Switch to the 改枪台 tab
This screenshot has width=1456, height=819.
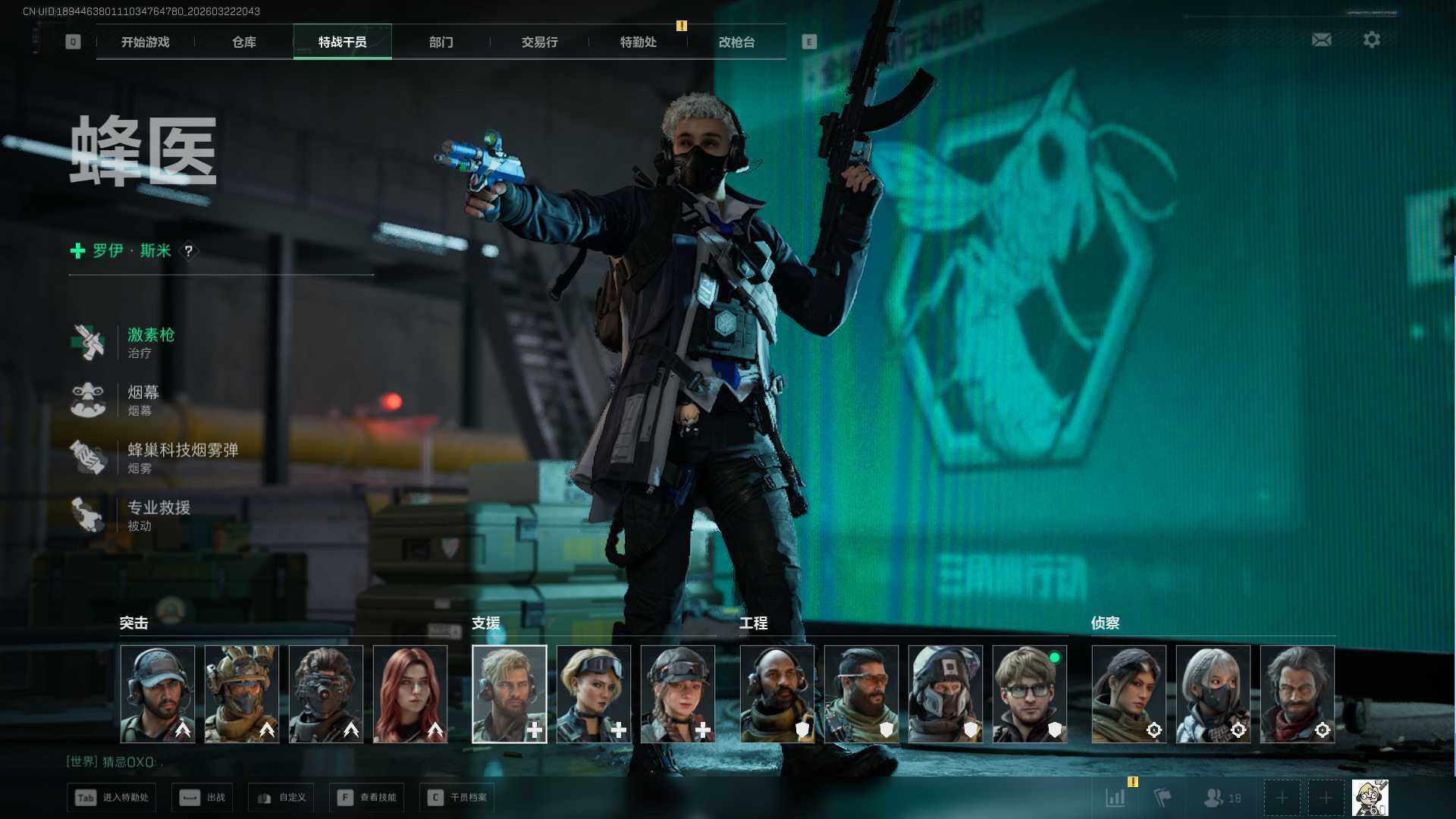[x=736, y=42]
